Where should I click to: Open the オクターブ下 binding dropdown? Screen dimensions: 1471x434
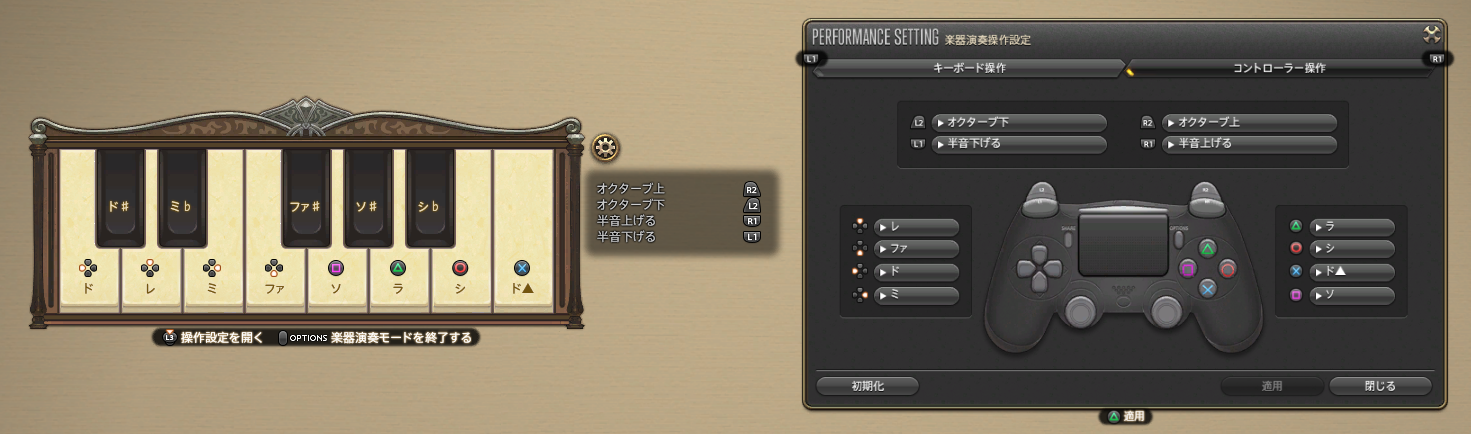pyautogui.click(x=1018, y=123)
